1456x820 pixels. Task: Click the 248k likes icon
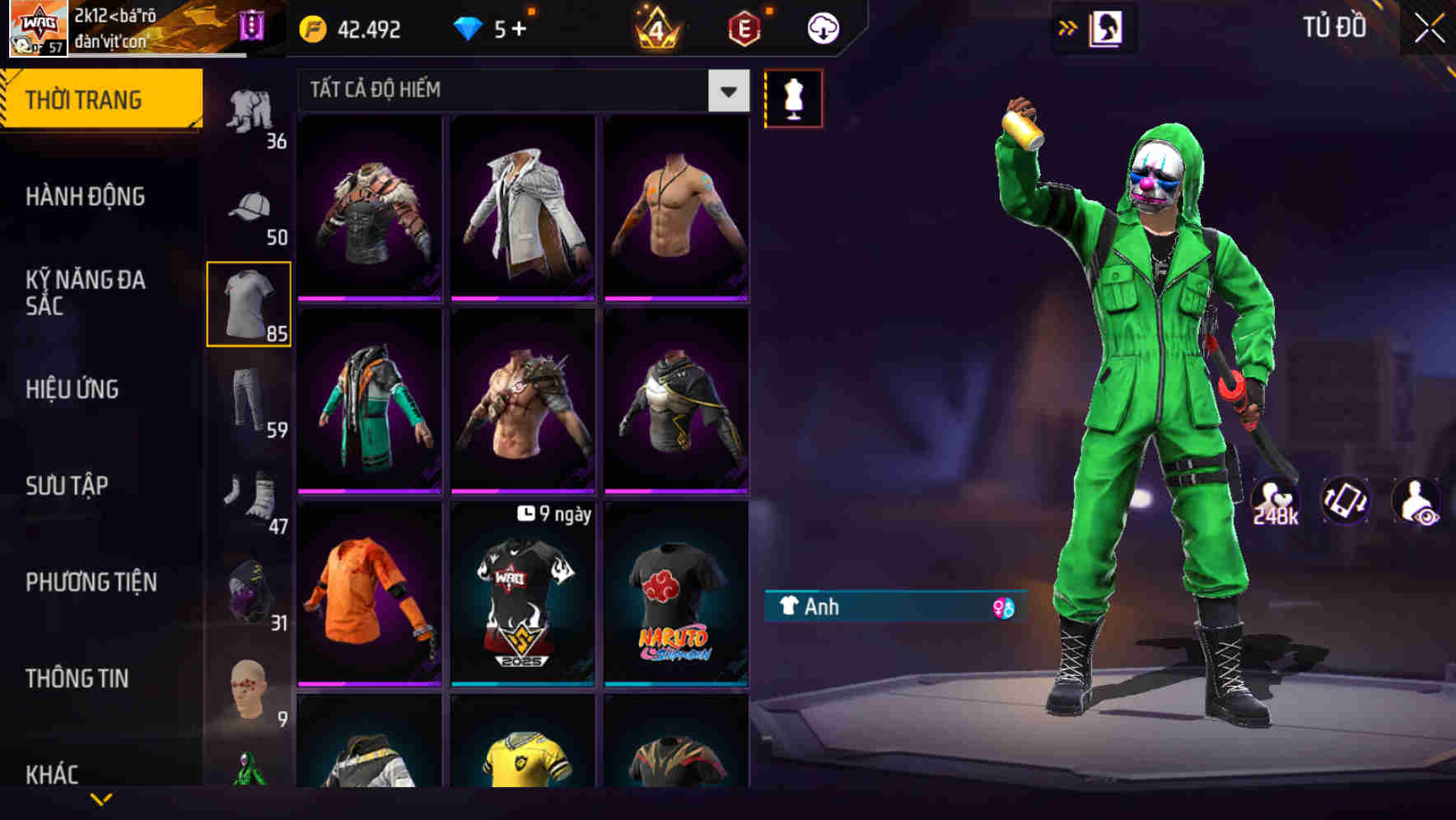tap(1275, 500)
